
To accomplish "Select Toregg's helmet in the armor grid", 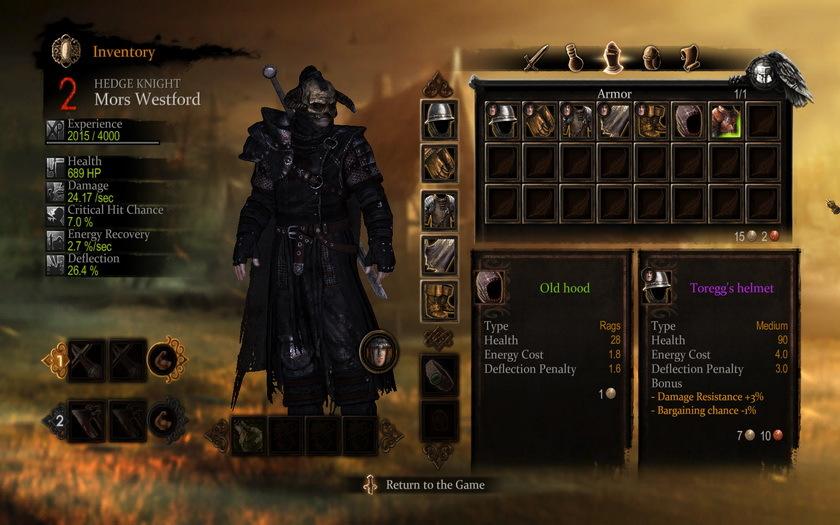I will (503, 121).
